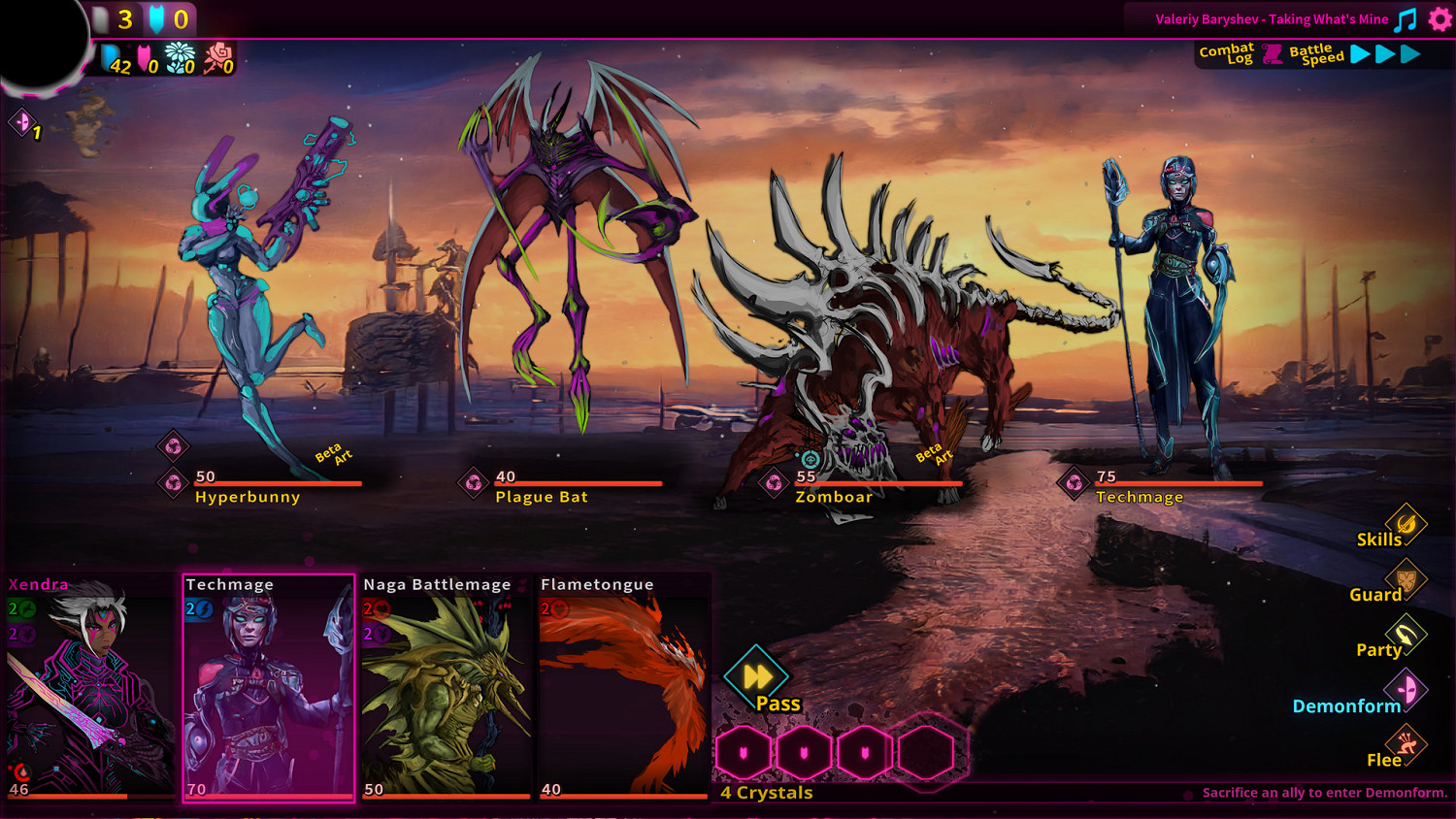This screenshot has width=1456, height=819.
Task: Select the Techmage party card
Action: pos(269,687)
